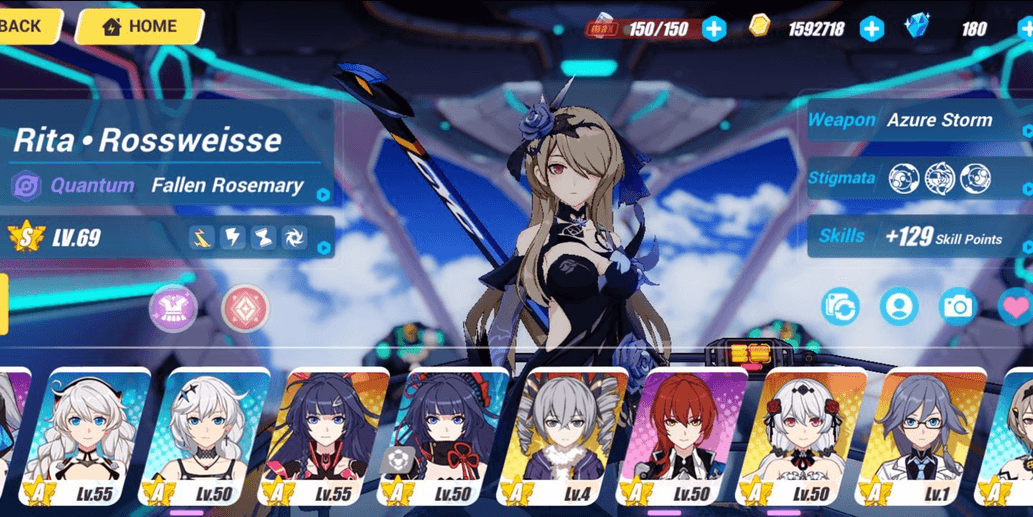Open the Azure Storm weapon panel

coord(918,121)
